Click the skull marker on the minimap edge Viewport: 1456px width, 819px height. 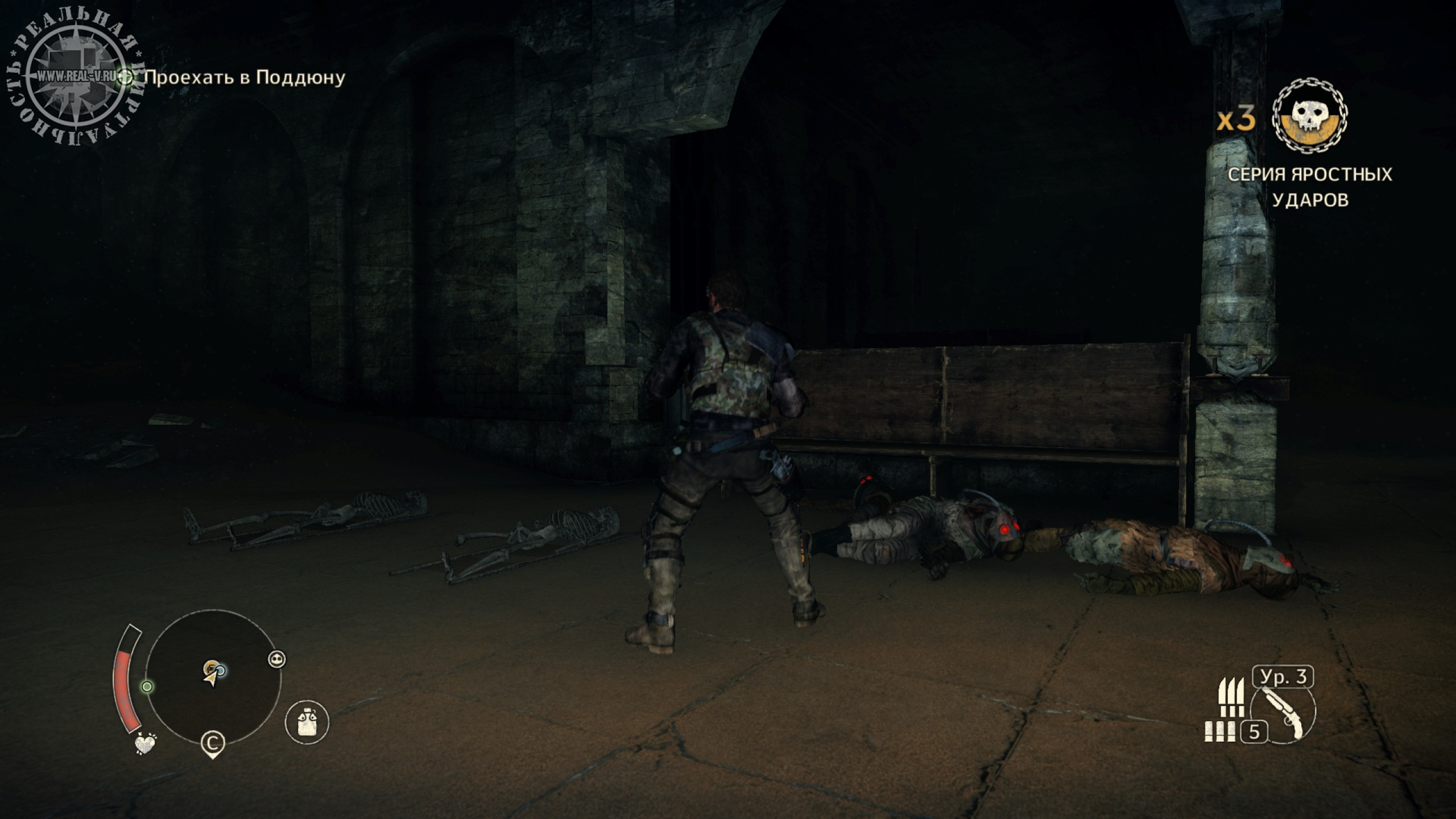coord(276,659)
